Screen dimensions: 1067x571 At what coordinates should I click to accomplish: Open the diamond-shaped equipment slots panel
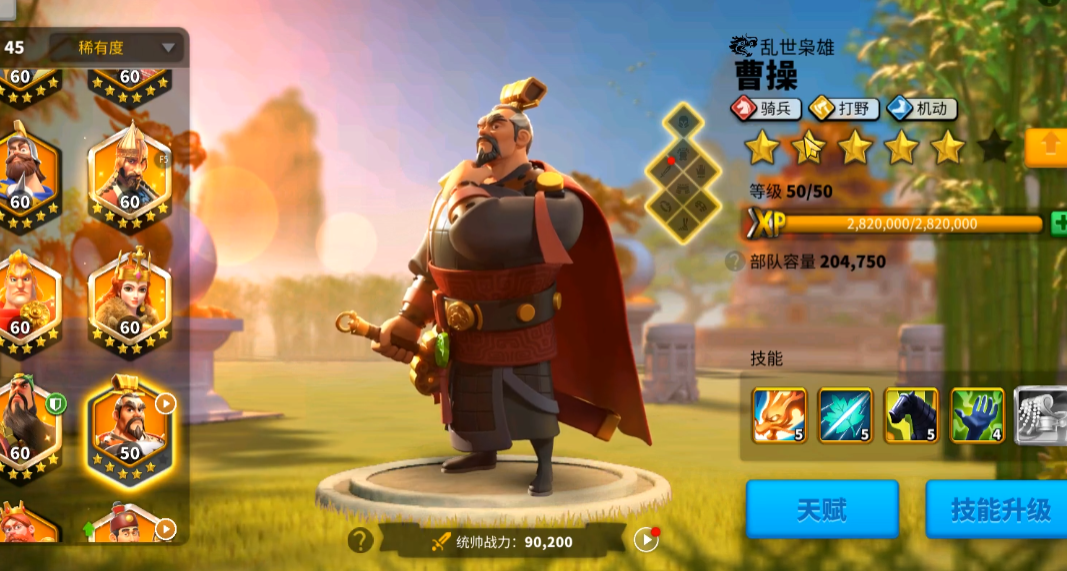682,172
